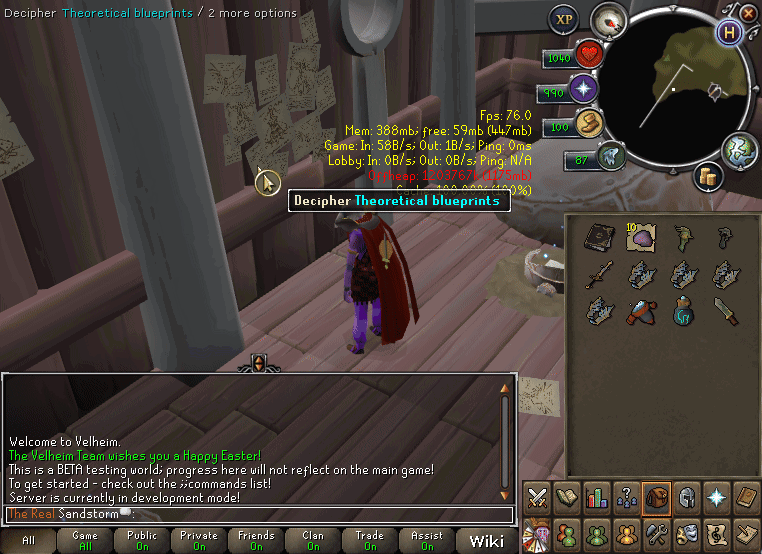Open the Worn Equipment helmet tab
The width and height of the screenshot is (762, 554).
(x=687, y=496)
